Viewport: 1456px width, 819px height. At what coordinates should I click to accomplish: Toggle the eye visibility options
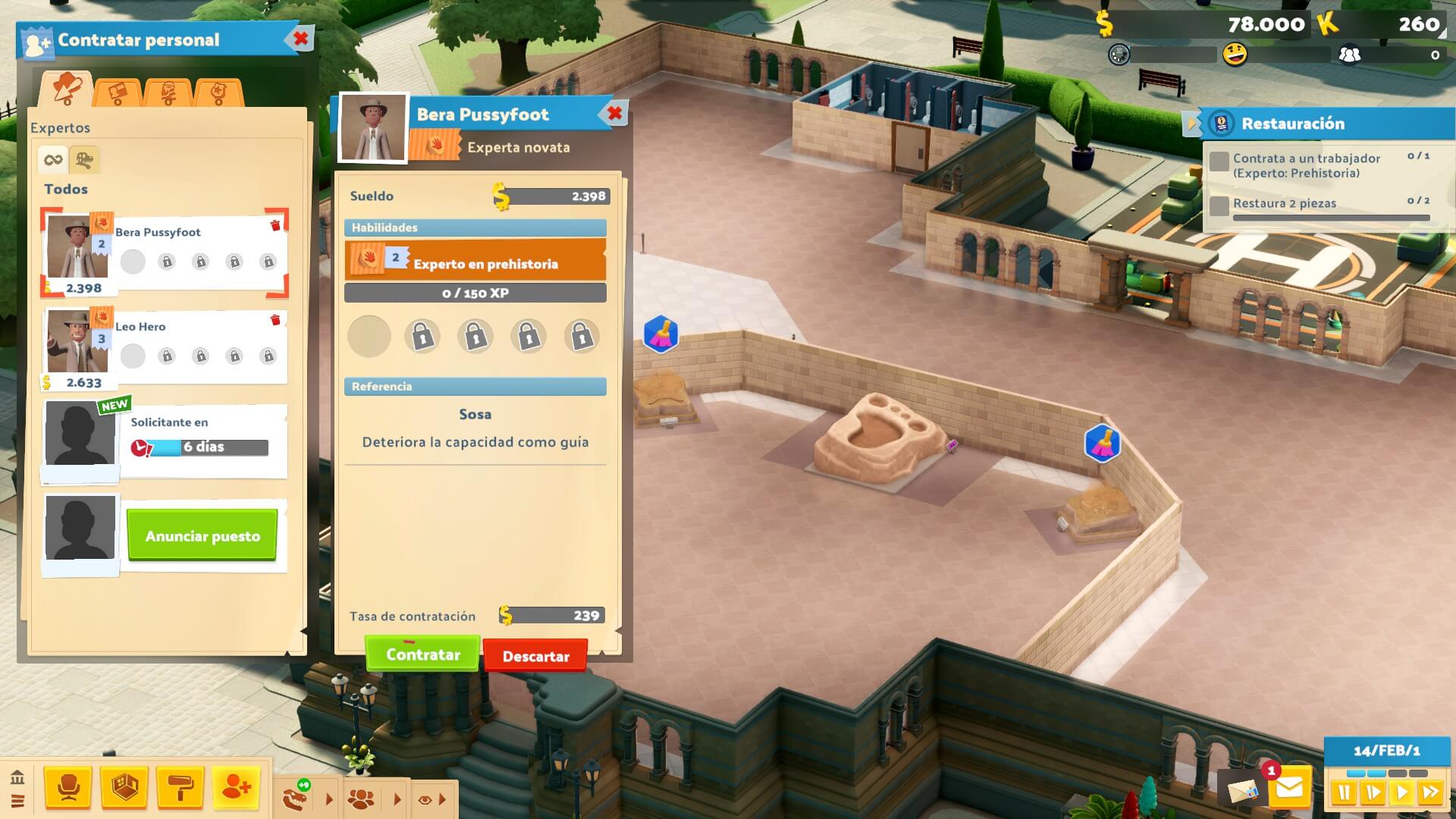(425, 799)
